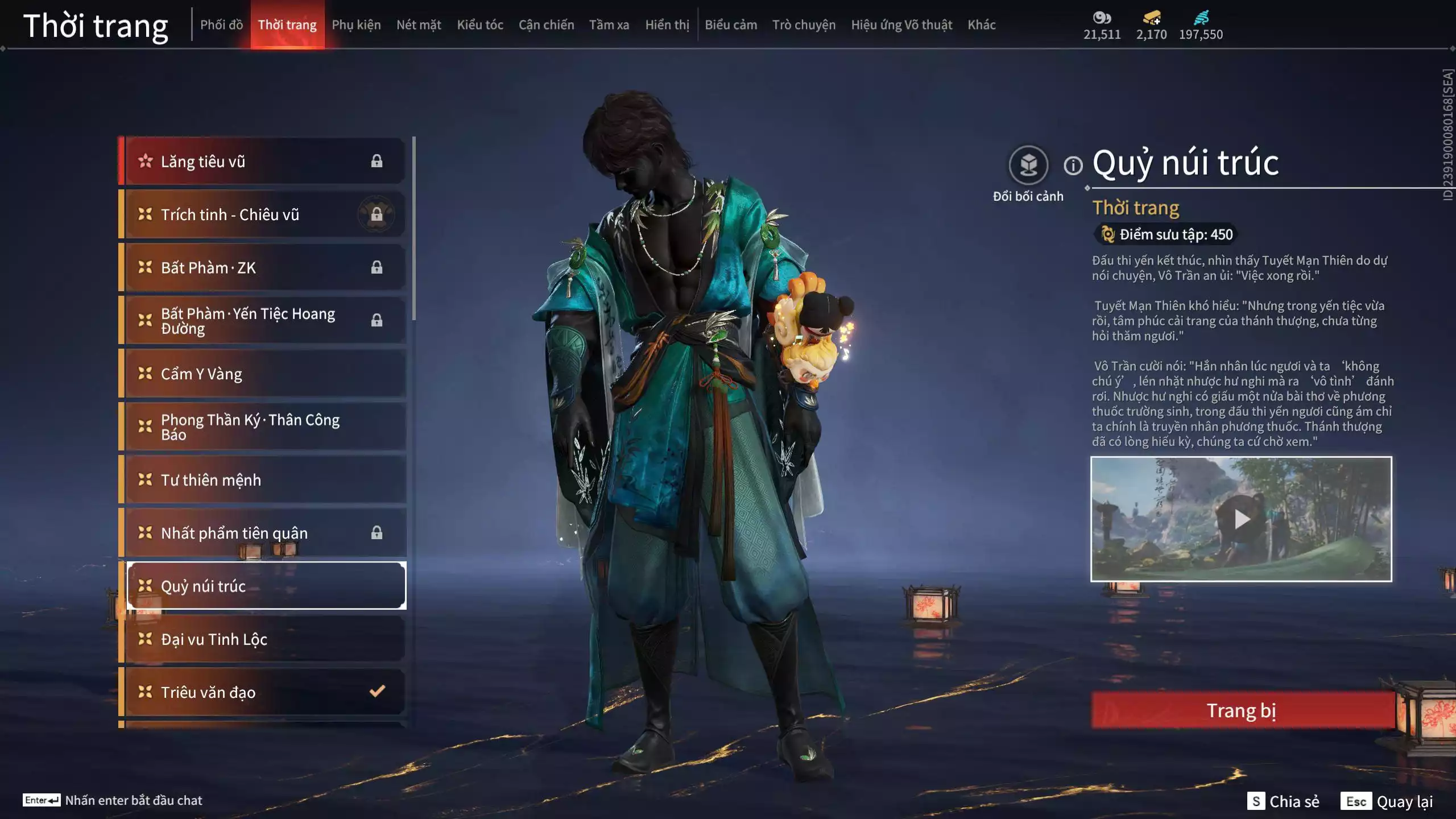The width and height of the screenshot is (1456, 819).
Task: Equip outfit with the Trang bị button
Action: click(x=1242, y=710)
